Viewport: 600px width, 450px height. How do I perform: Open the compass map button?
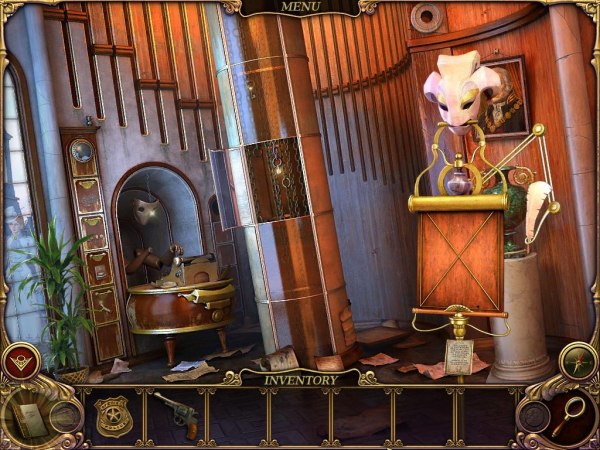coord(578,361)
